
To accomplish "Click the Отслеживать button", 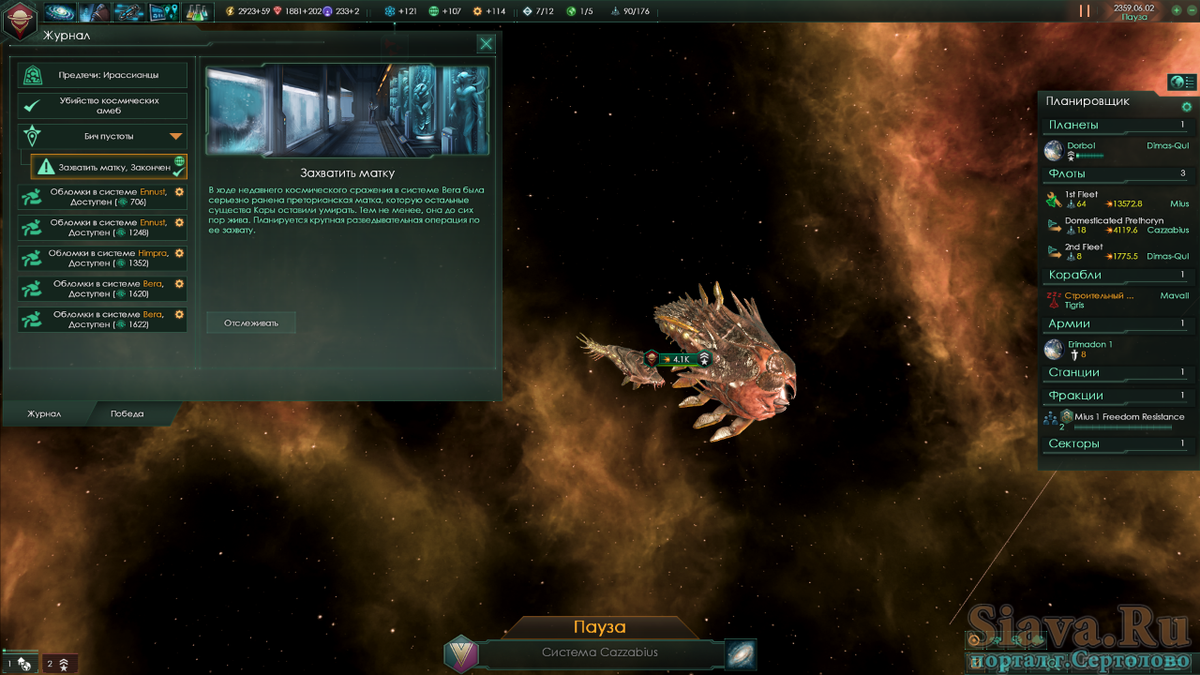I will point(251,322).
